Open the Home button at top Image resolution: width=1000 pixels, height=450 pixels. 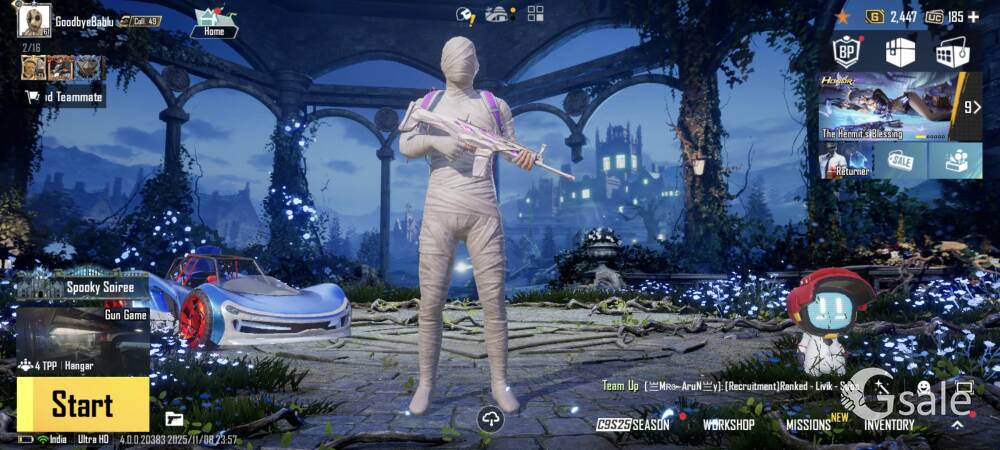point(213,22)
